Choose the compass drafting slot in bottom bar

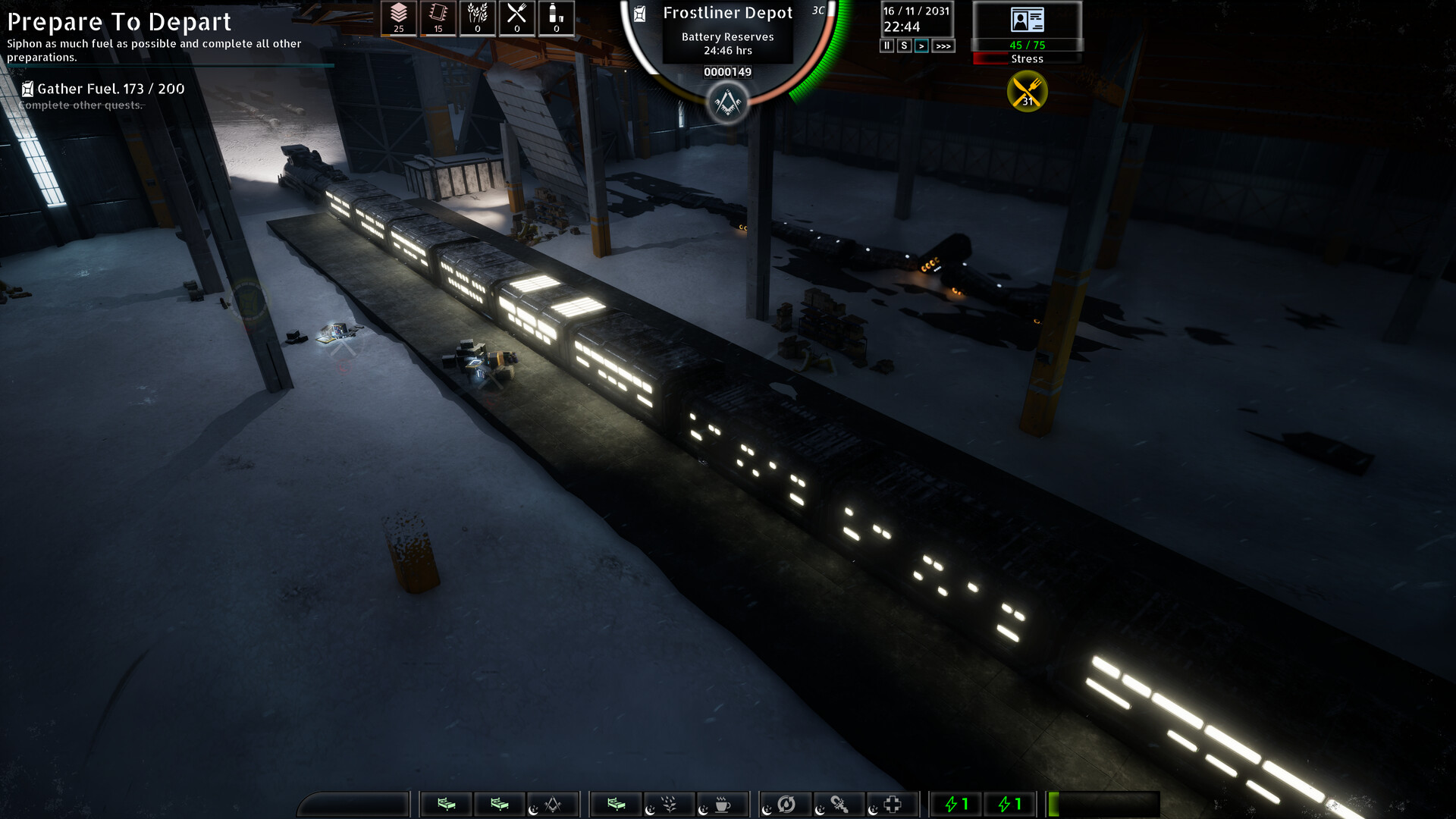point(553,805)
